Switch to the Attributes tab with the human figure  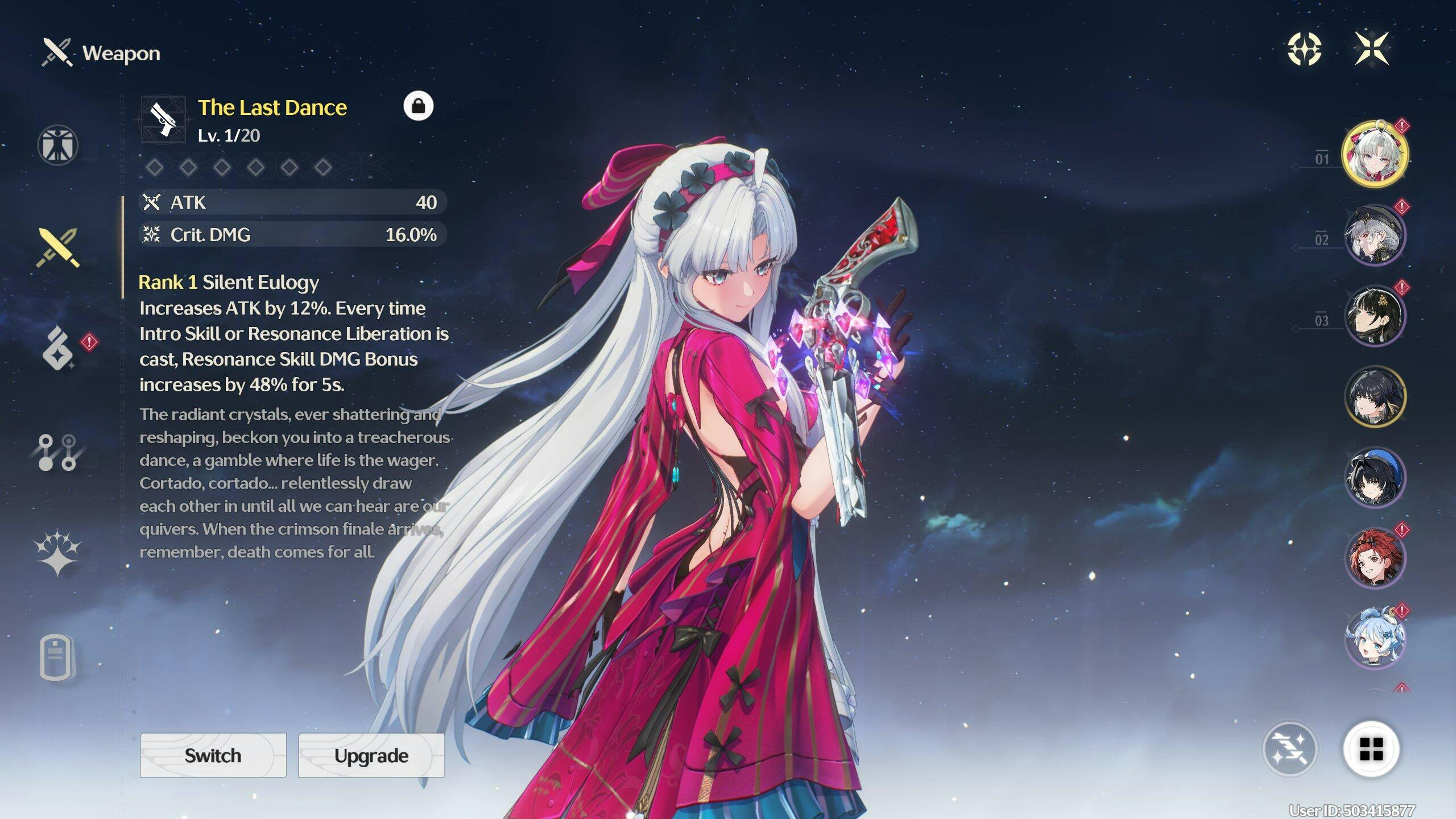click(x=58, y=145)
